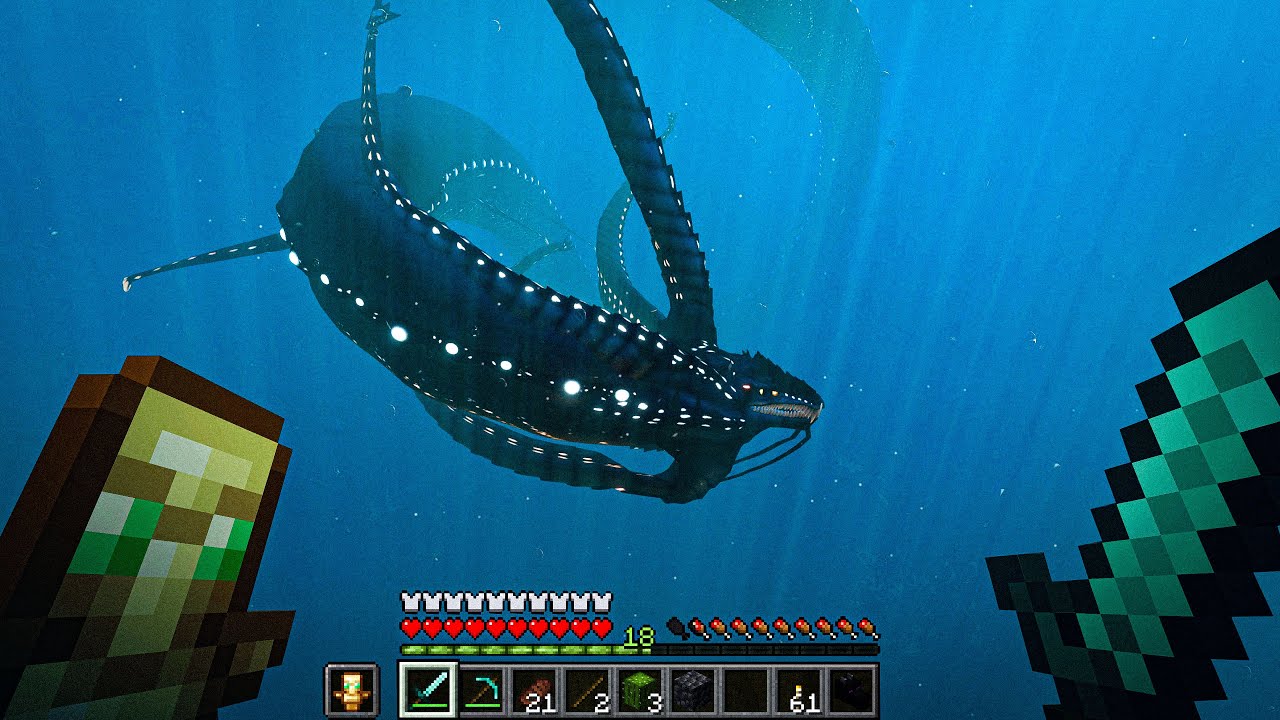Select the dark cobbled stone block slot
Image resolution: width=1280 pixels, height=720 pixels.
tap(694, 690)
